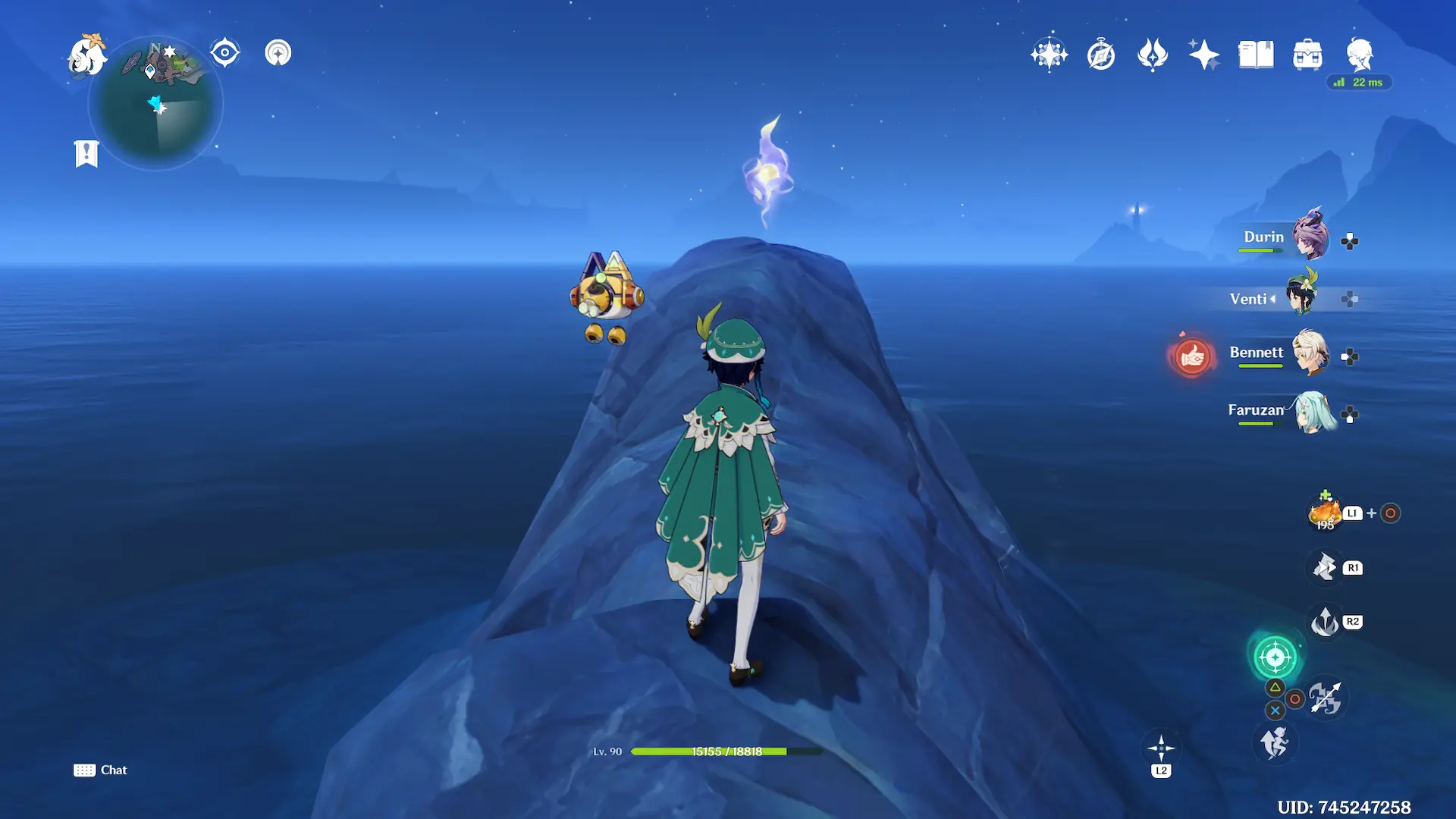Open the Paimon menu icon
1456x819 pixels.
pos(86,56)
